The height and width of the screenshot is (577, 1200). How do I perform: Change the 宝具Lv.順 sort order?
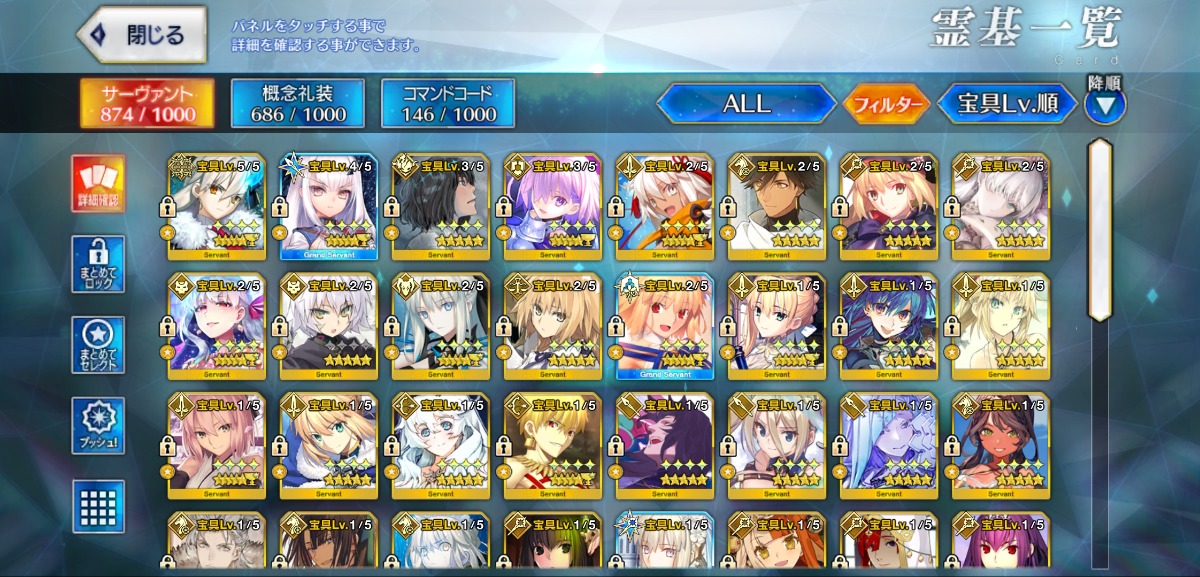tap(1007, 103)
